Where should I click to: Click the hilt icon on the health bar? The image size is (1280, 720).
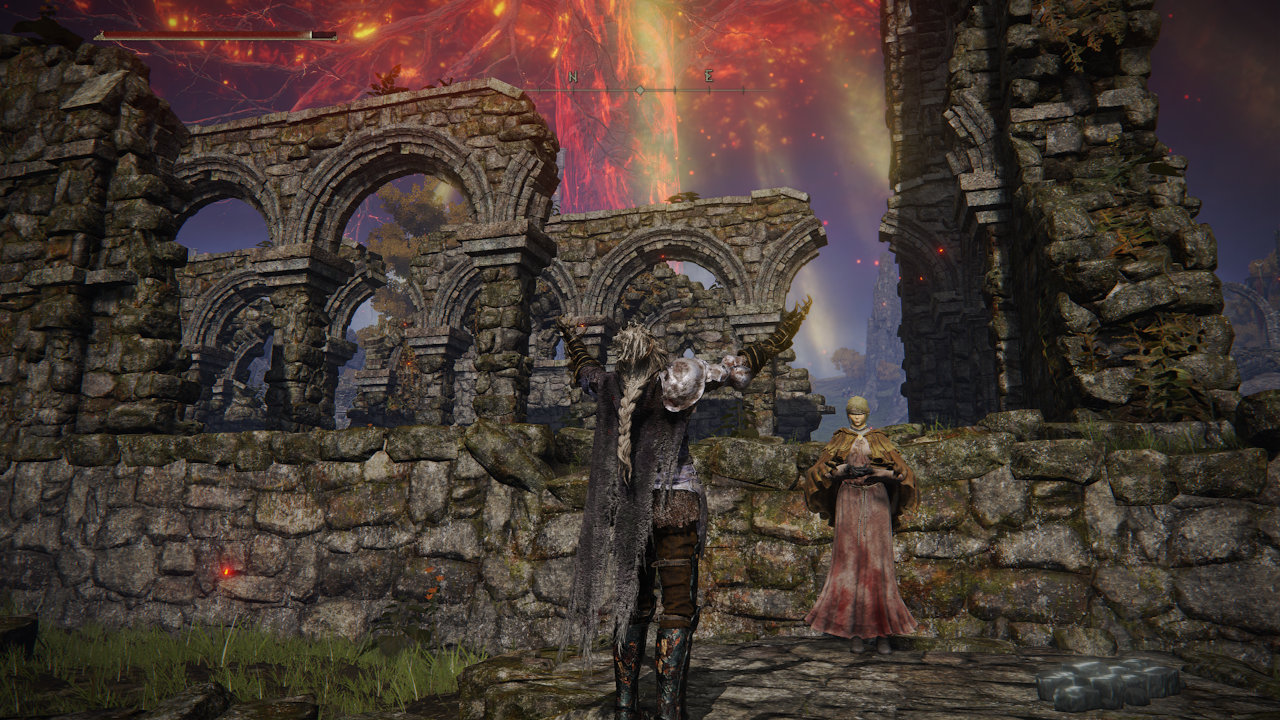tap(99, 35)
